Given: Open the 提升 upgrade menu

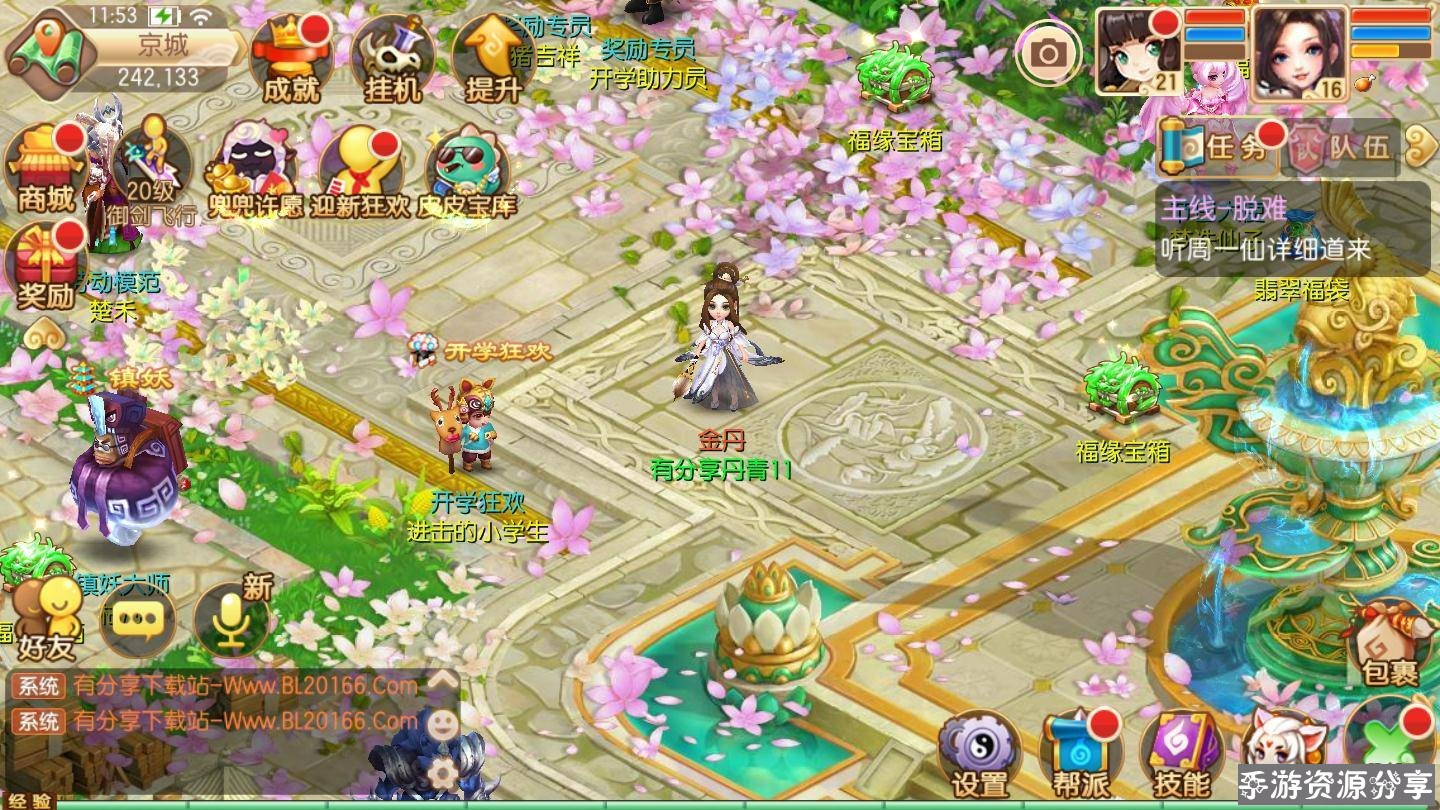Looking at the screenshot, I should coord(493,60).
